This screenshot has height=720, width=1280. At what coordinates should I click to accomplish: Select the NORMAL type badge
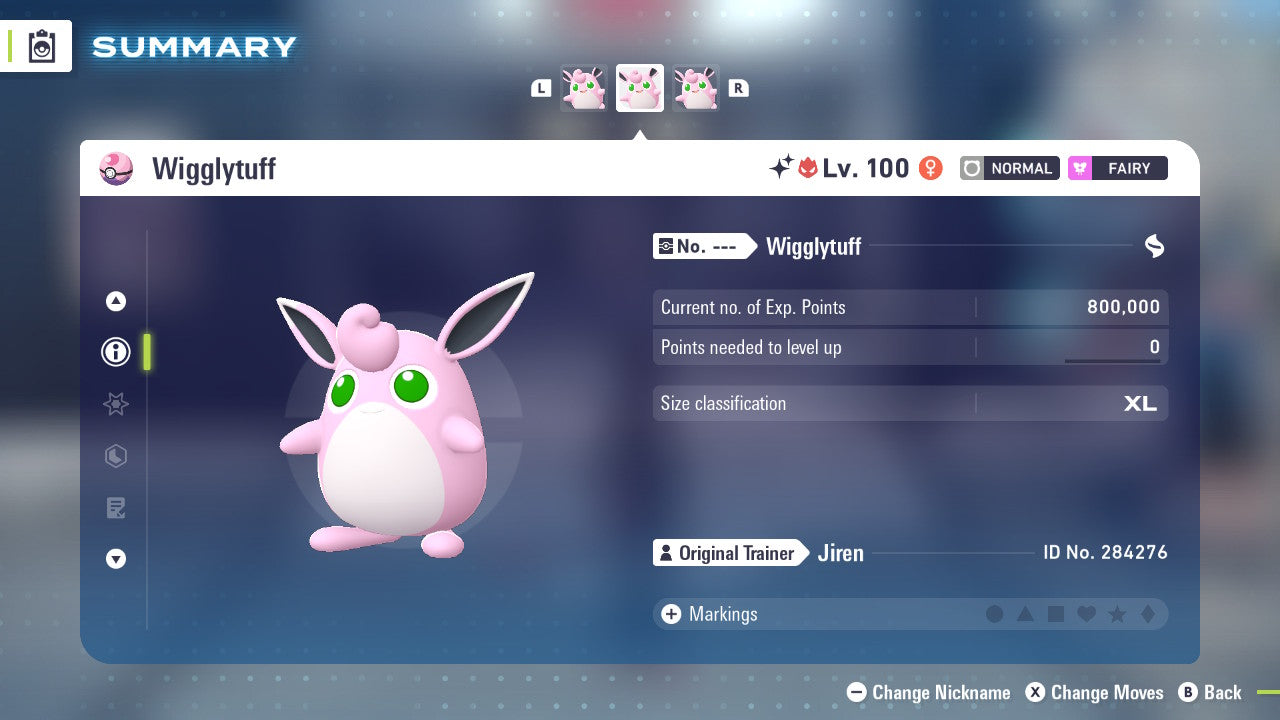pos(1009,168)
